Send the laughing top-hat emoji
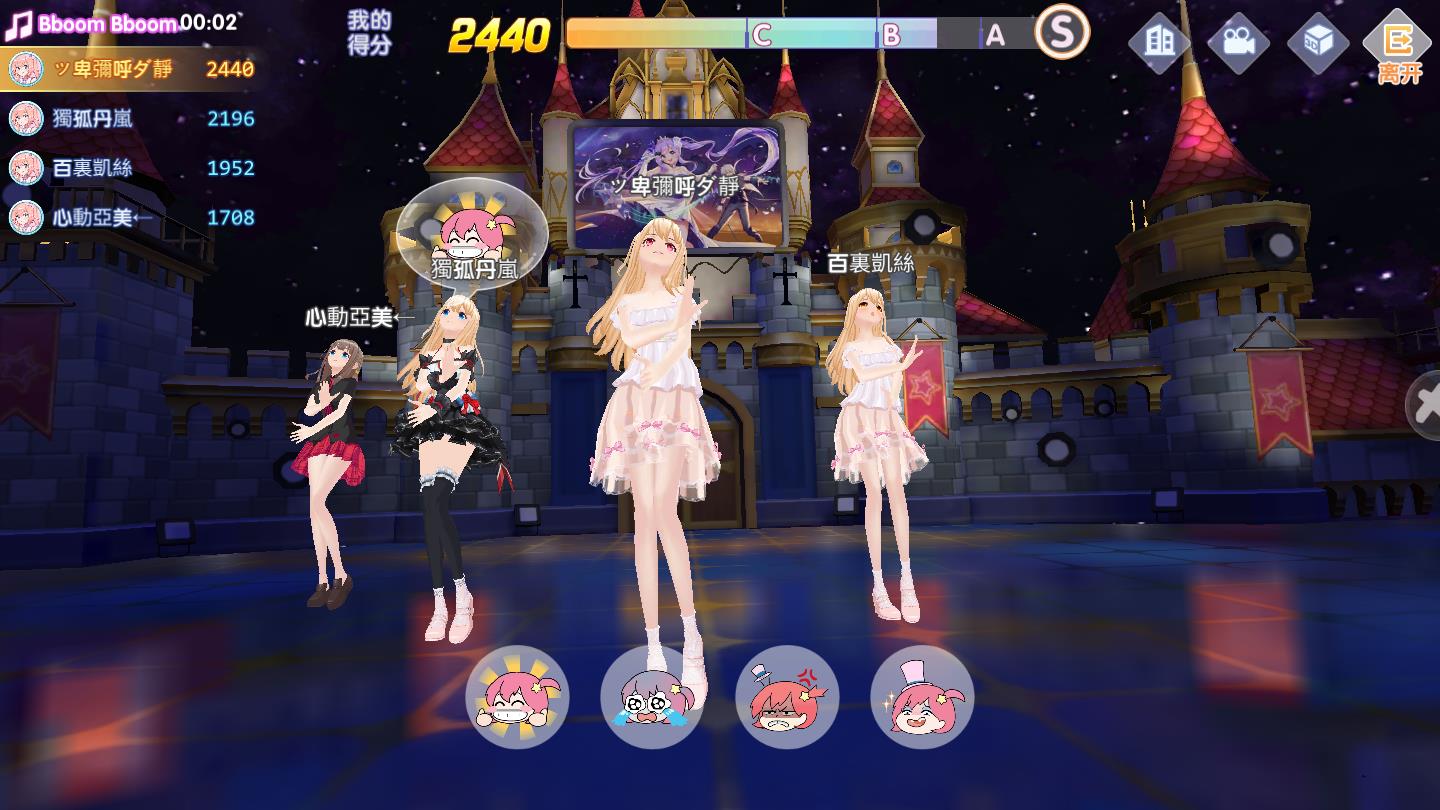This screenshot has width=1440, height=810. tap(922, 698)
